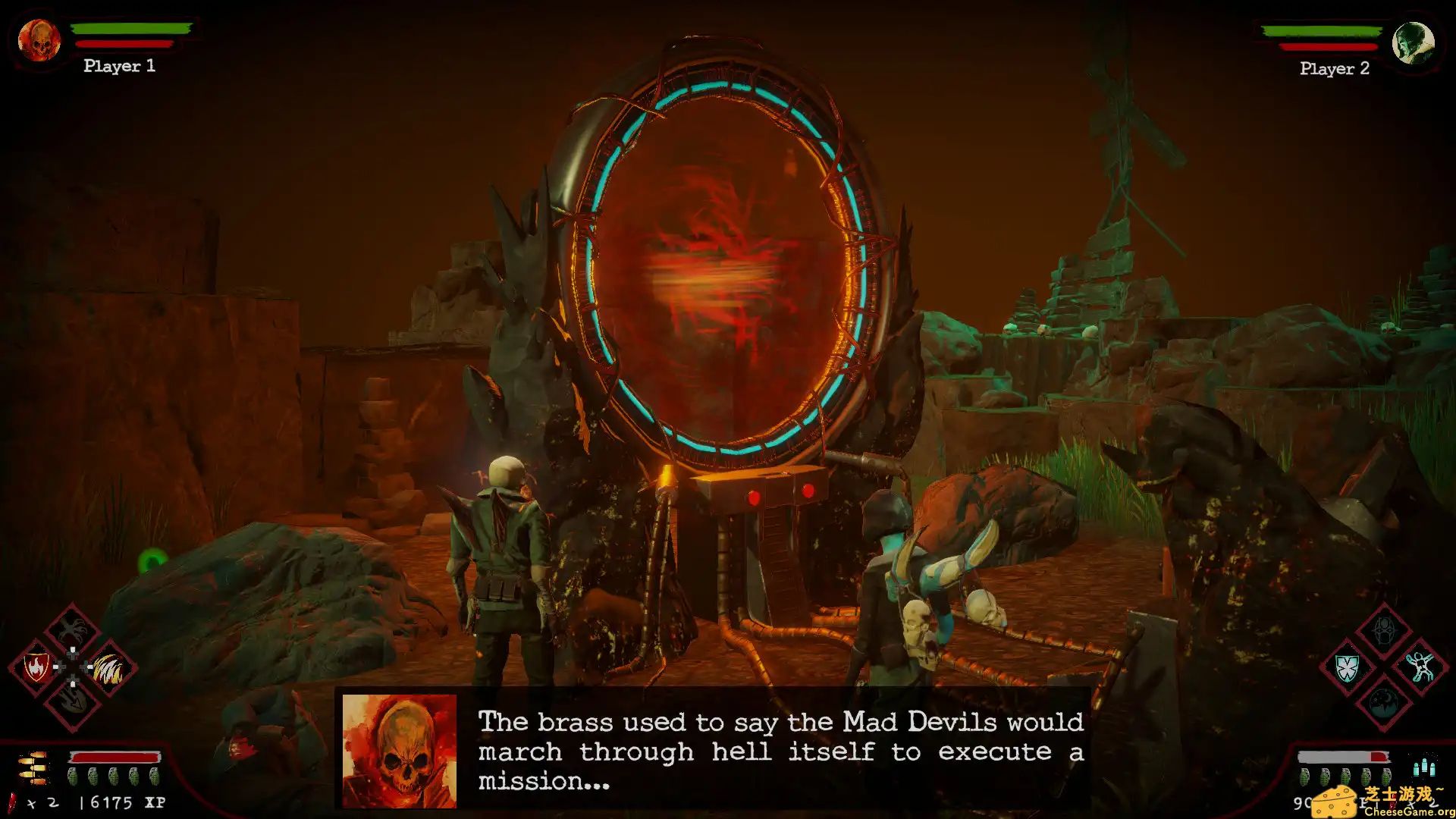Click Player 1's skull portrait
Viewport: 1456px width, 819px height.
tap(38, 42)
